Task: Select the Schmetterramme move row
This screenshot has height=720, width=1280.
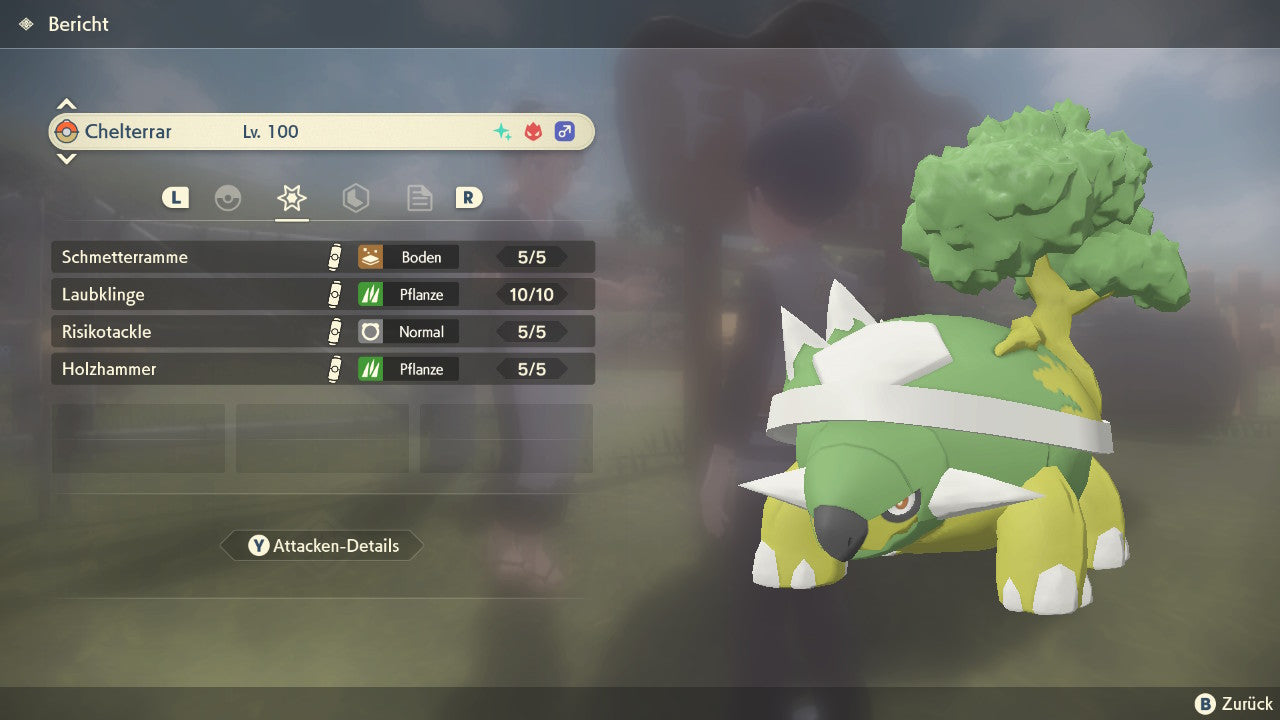Action: (x=322, y=257)
